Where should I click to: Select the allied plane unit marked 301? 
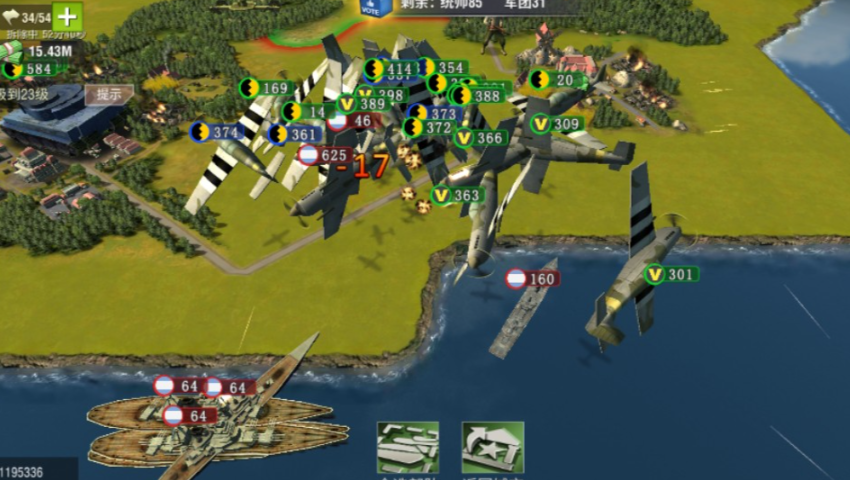670,274
